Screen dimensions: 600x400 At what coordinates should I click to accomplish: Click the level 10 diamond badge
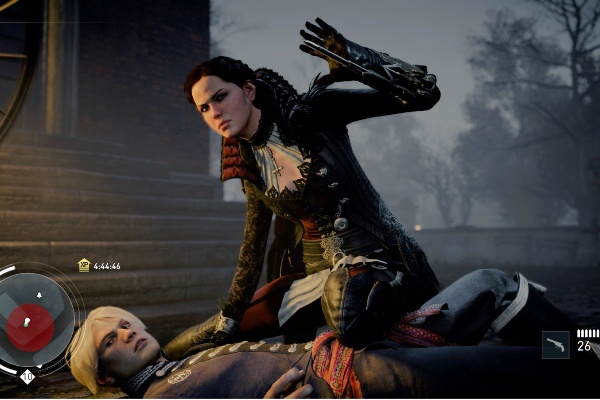pyautogui.click(x=27, y=376)
